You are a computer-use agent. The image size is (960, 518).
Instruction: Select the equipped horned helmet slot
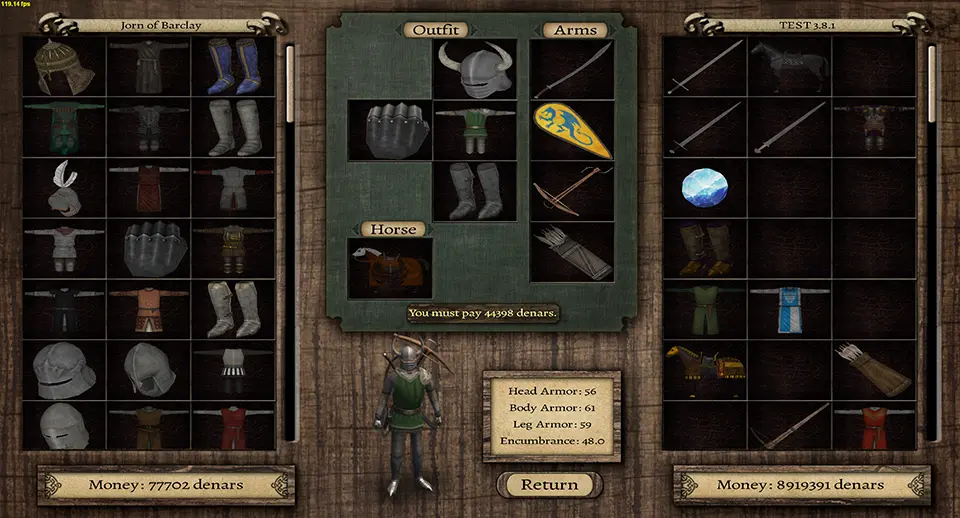coord(474,69)
